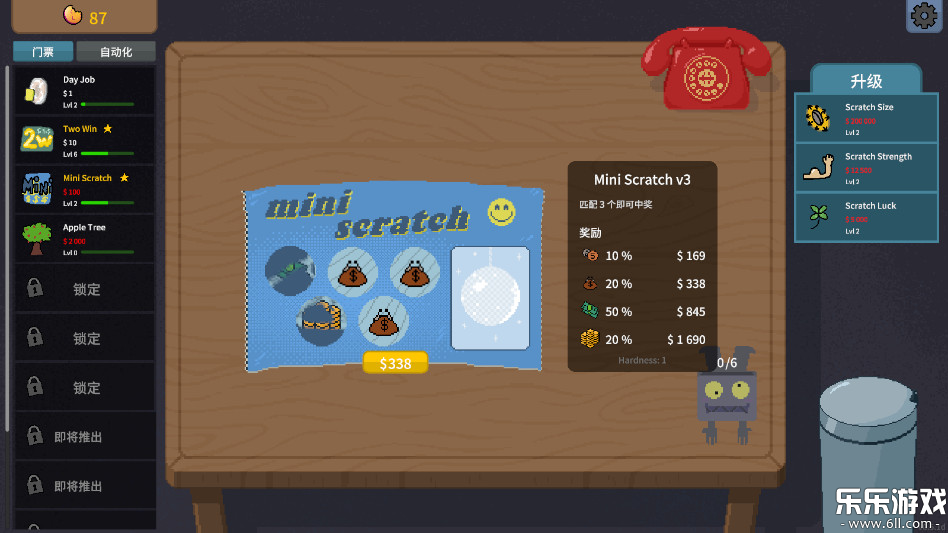Select the Mini Scratch ticket
948x533 pixels.
pyautogui.click(x=85, y=189)
